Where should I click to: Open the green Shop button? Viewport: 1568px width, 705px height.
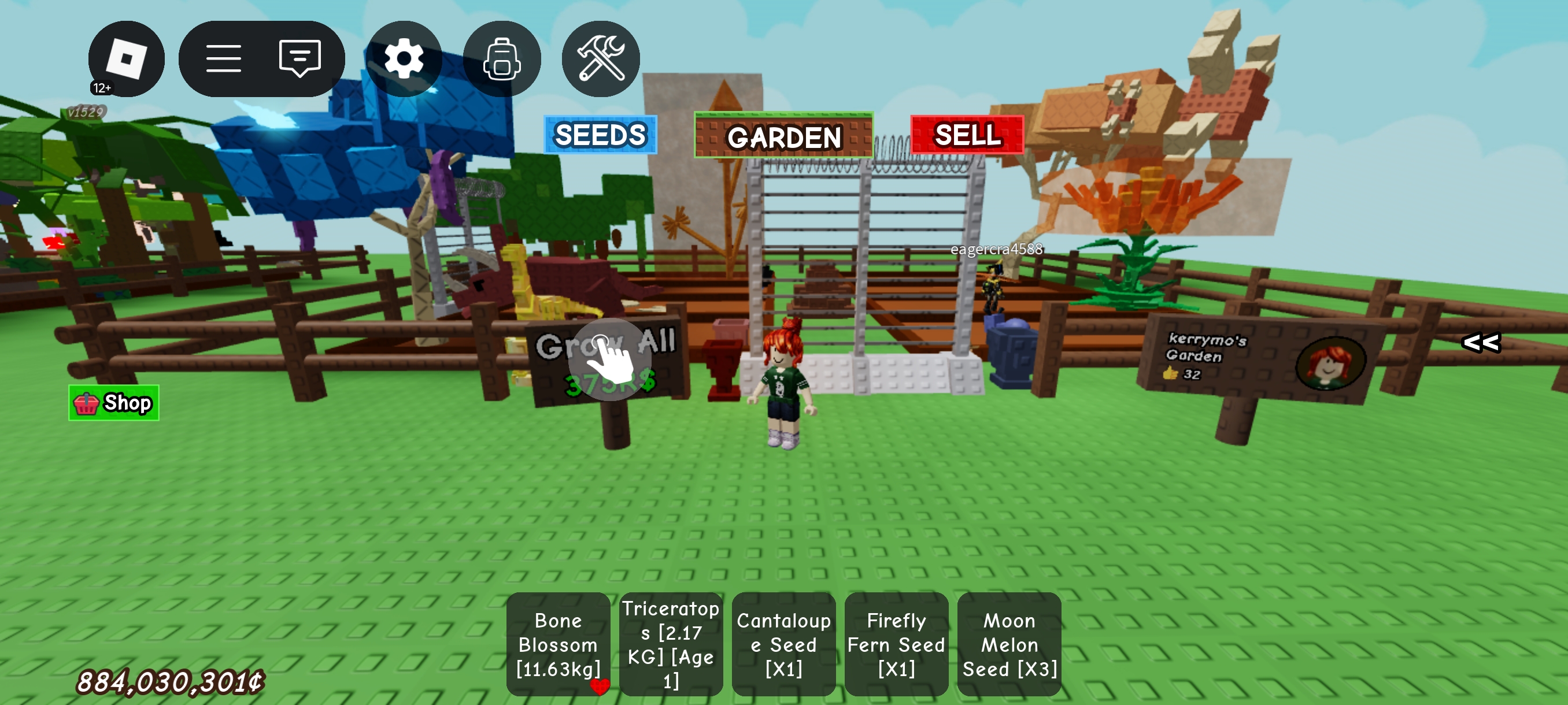tap(114, 403)
